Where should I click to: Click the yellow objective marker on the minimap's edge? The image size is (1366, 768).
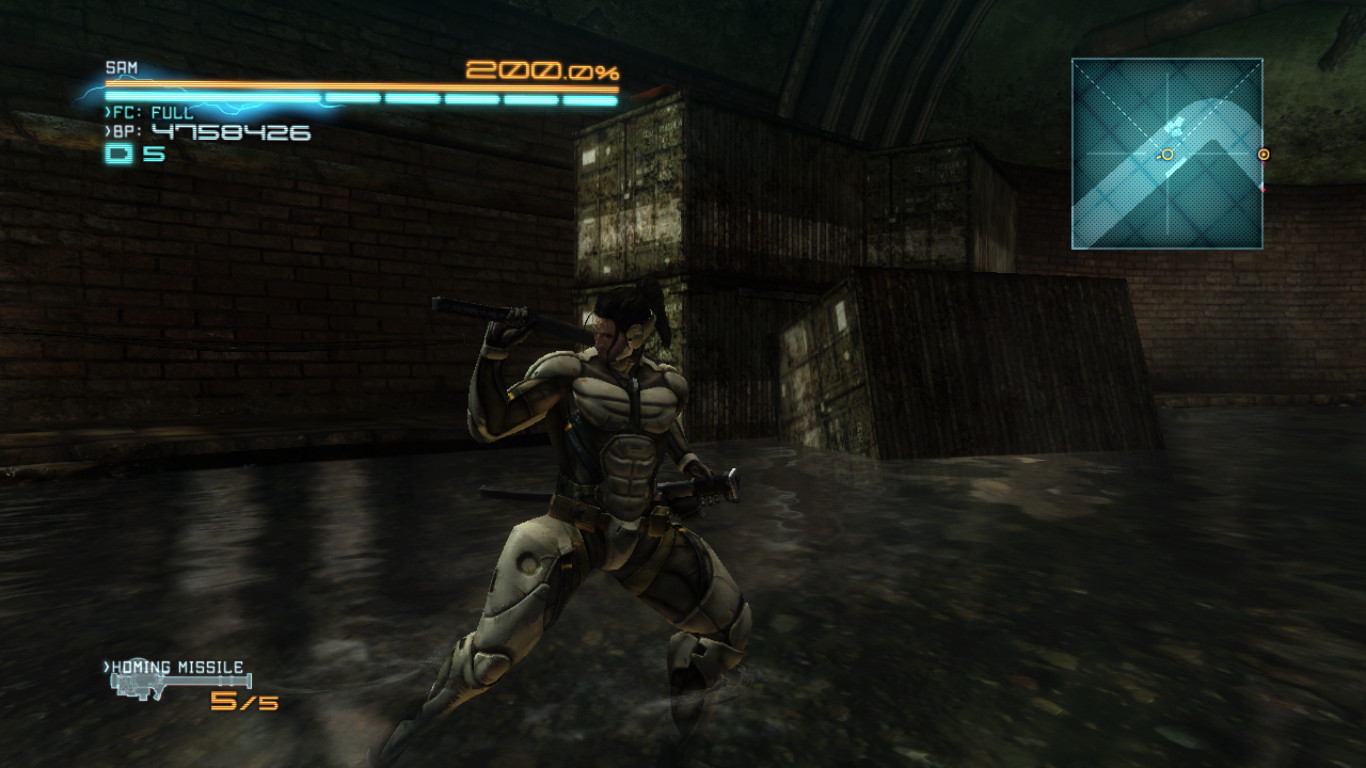pyautogui.click(x=1264, y=155)
